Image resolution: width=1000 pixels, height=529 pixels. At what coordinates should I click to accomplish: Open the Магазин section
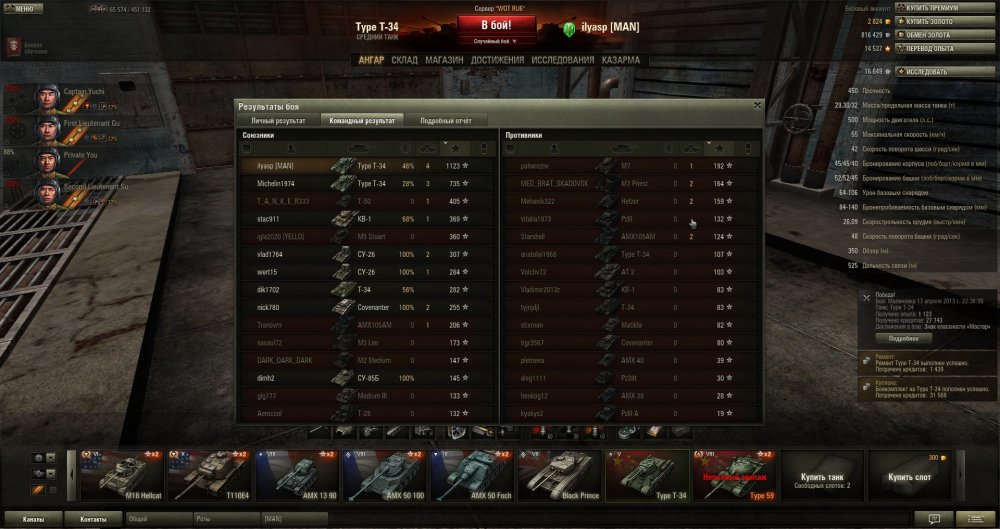tap(444, 60)
